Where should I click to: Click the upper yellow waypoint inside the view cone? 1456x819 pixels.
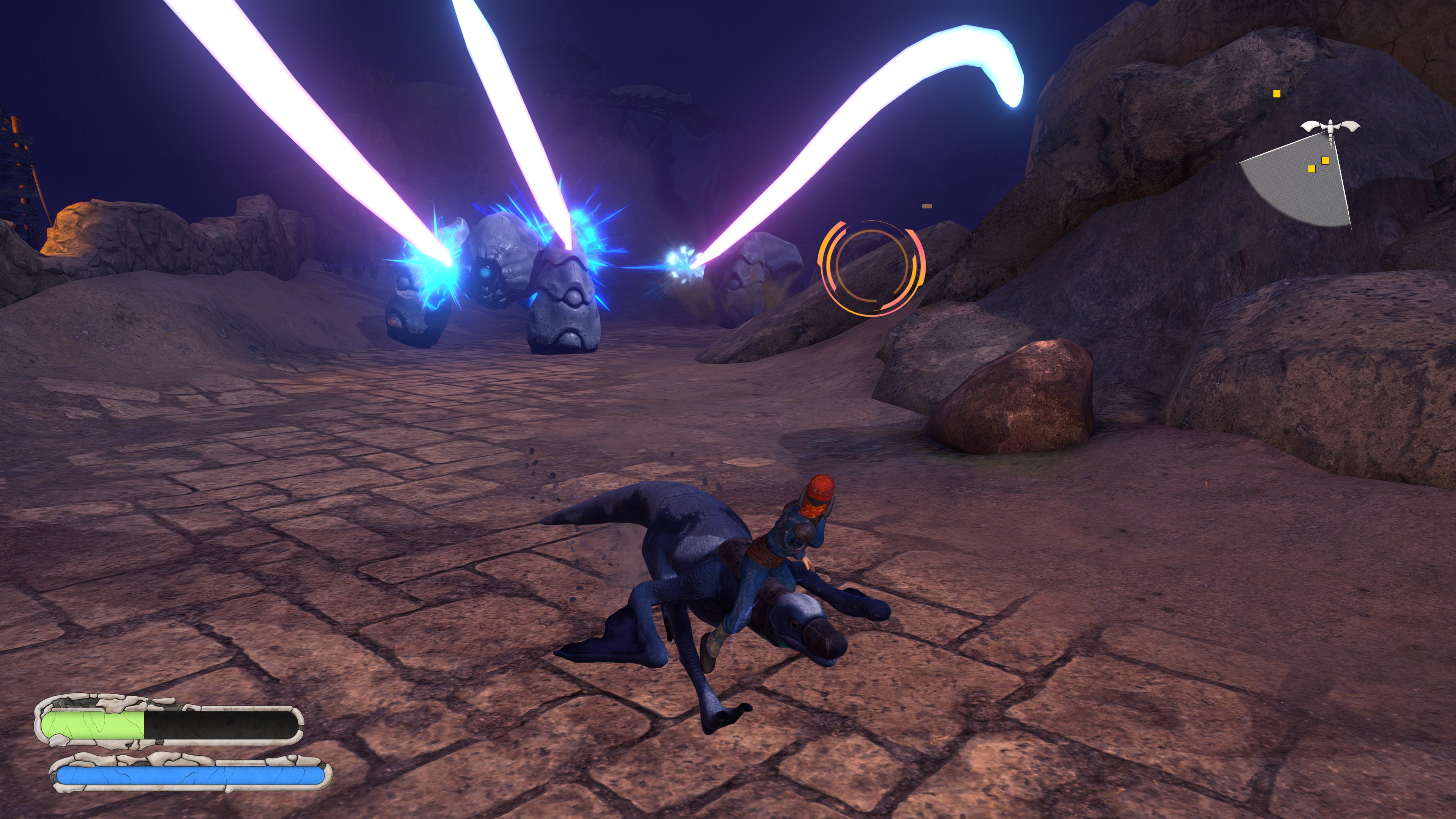point(1326,161)
